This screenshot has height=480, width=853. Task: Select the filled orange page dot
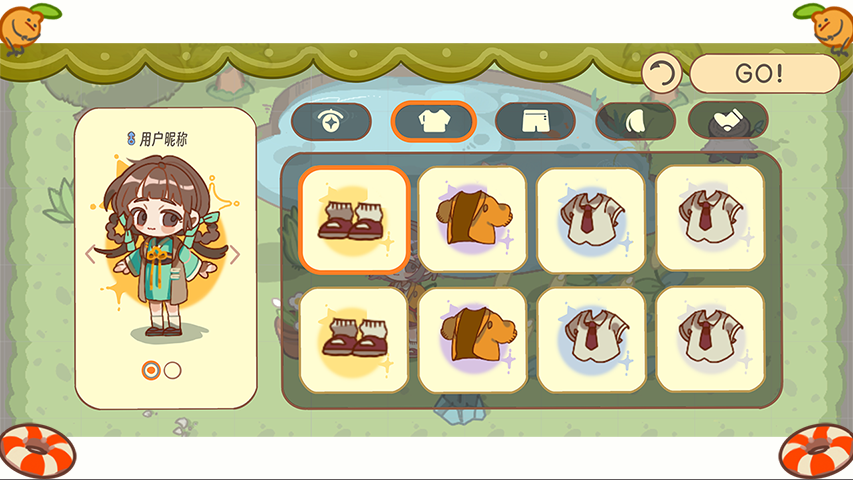click(x=151, y=370)
